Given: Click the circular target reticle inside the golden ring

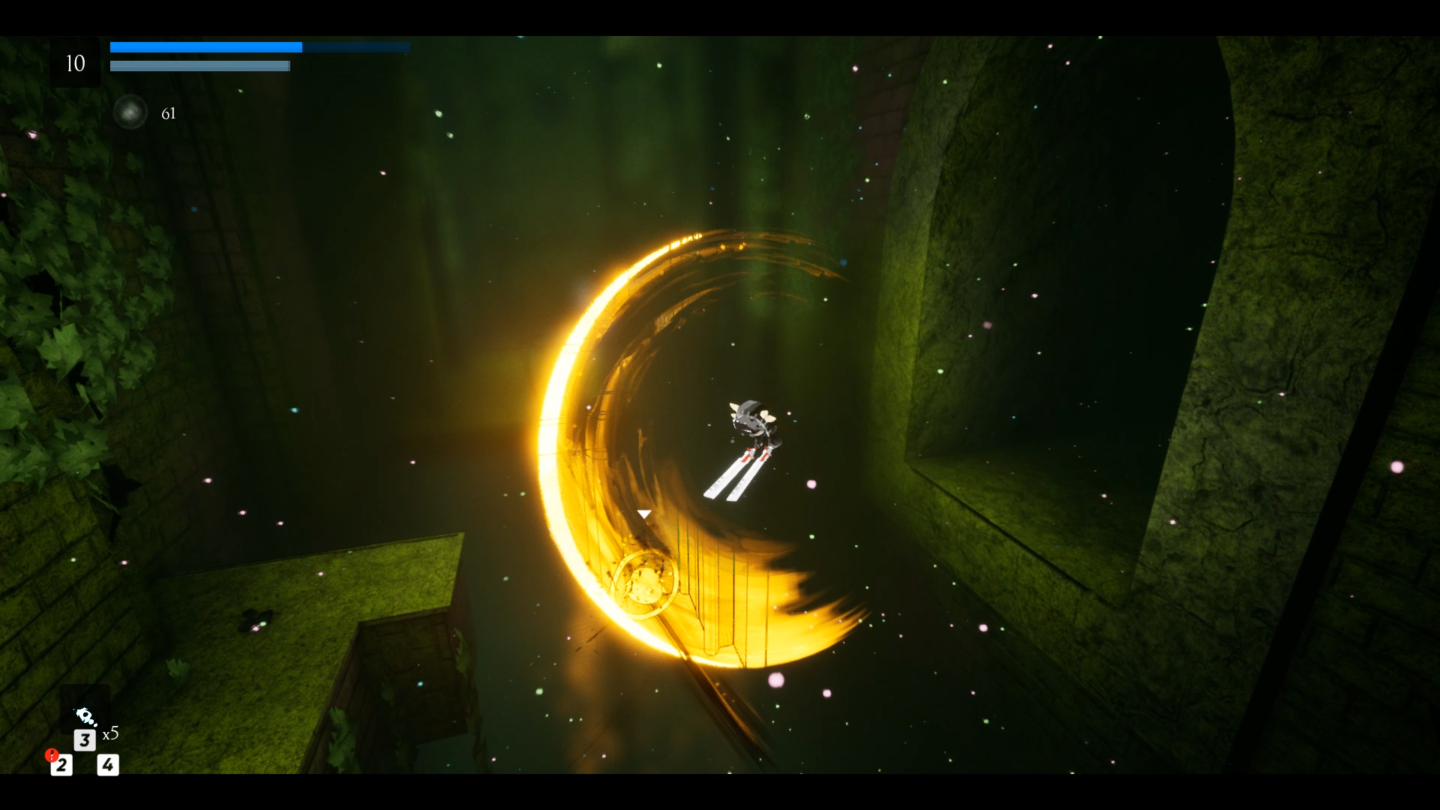Looking at the screenshot, I should click(645, 585).
